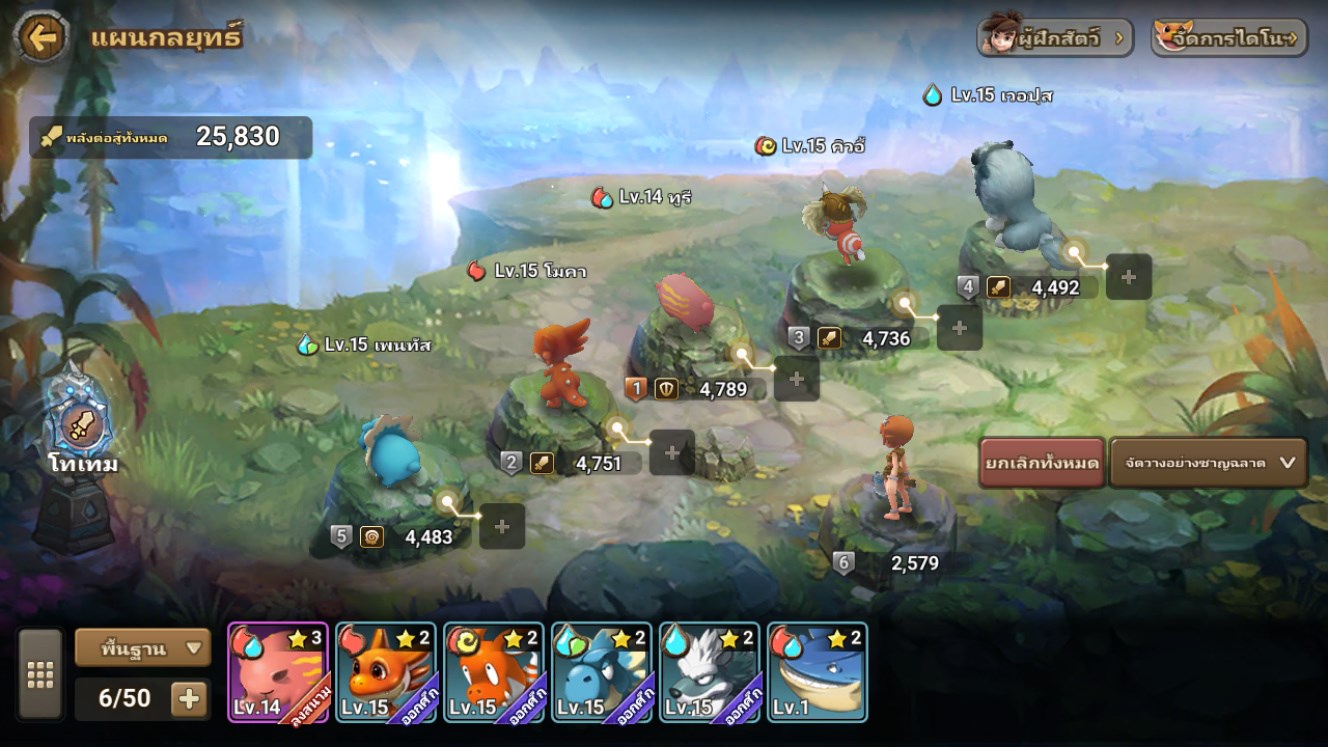
Task: Add to the plus slot beside 4,483 power
Action: coord(502,526)
